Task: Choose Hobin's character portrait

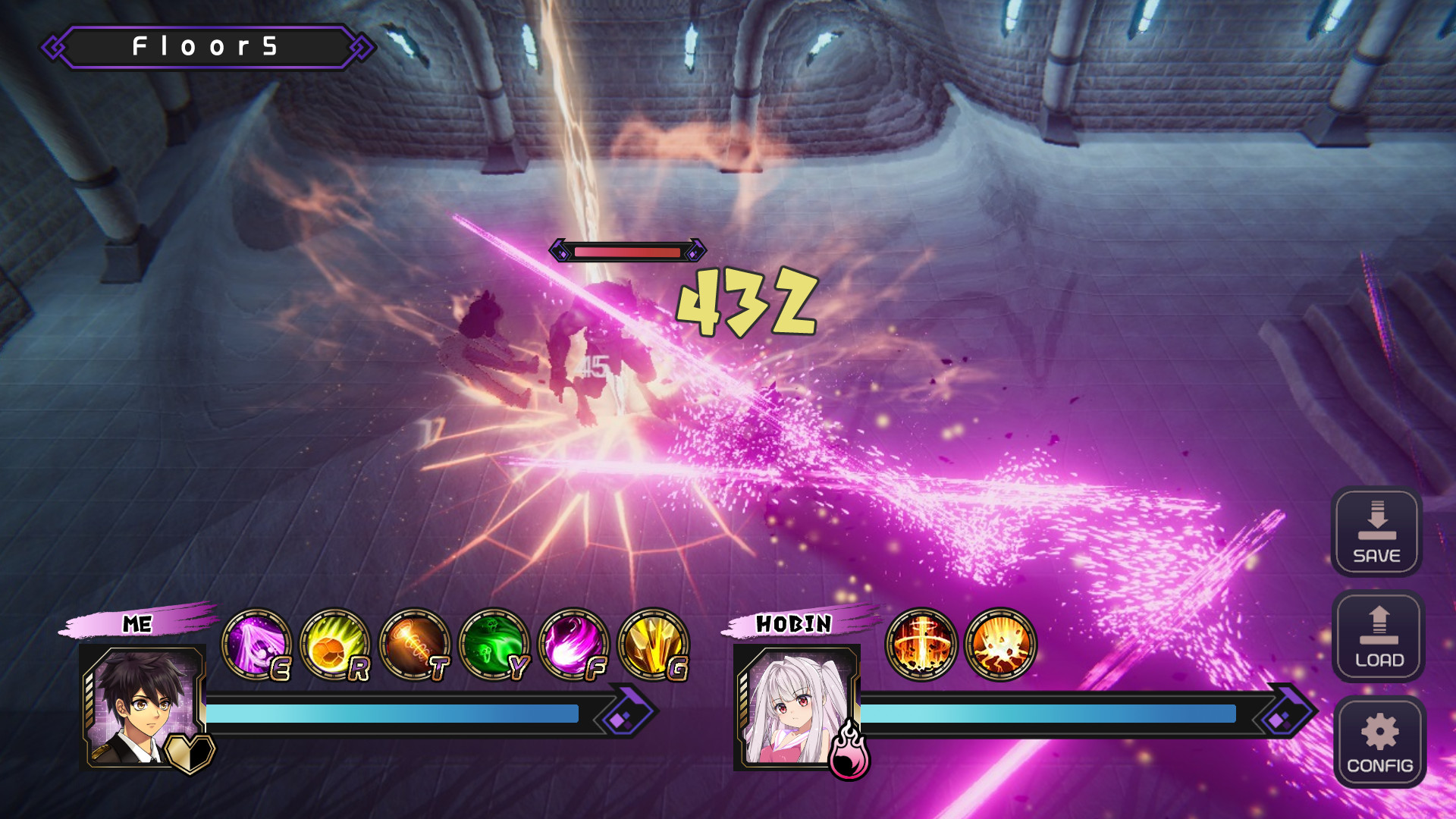Action: [796, 708]
